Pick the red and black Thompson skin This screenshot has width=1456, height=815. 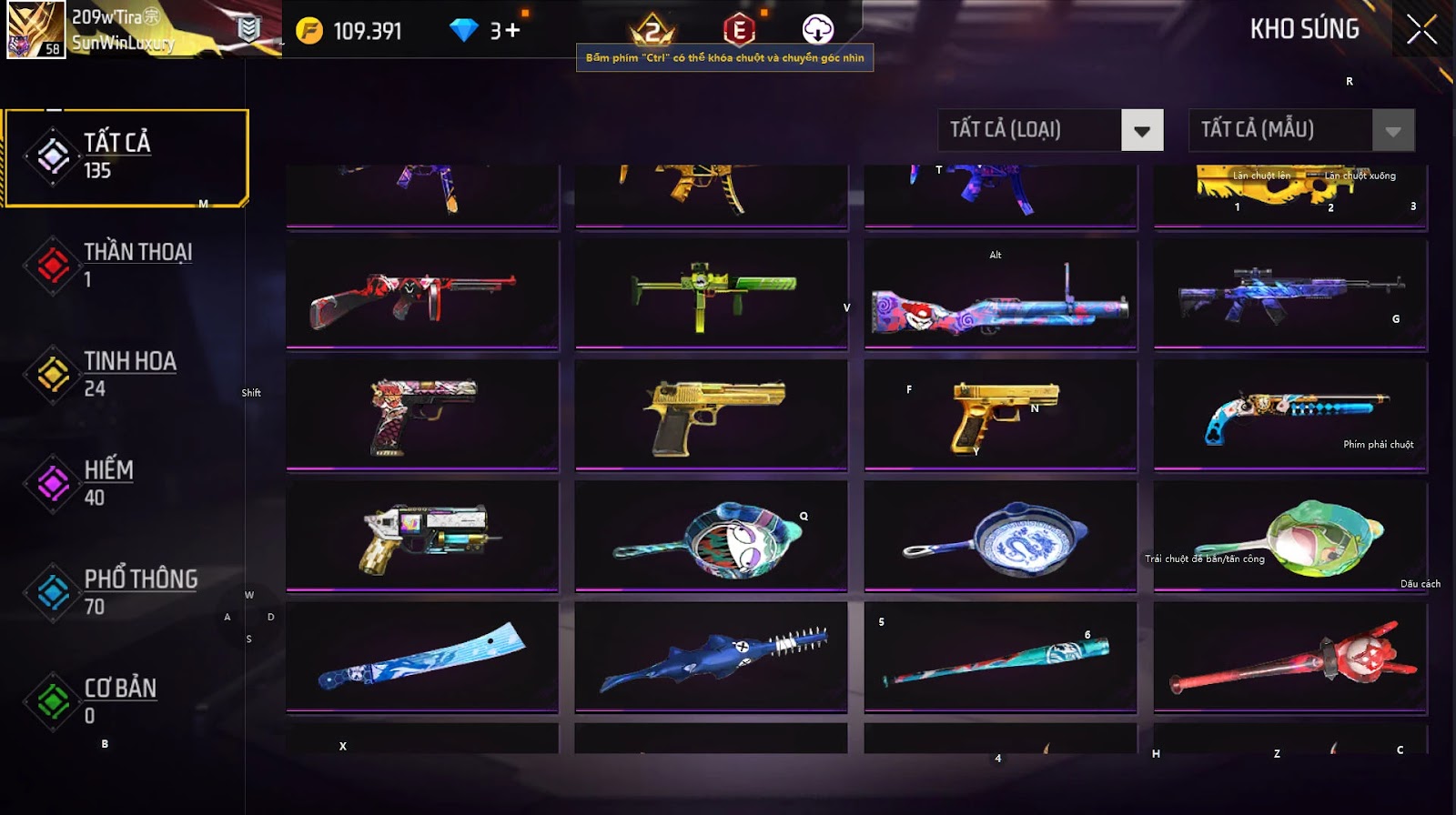(422, 295)
